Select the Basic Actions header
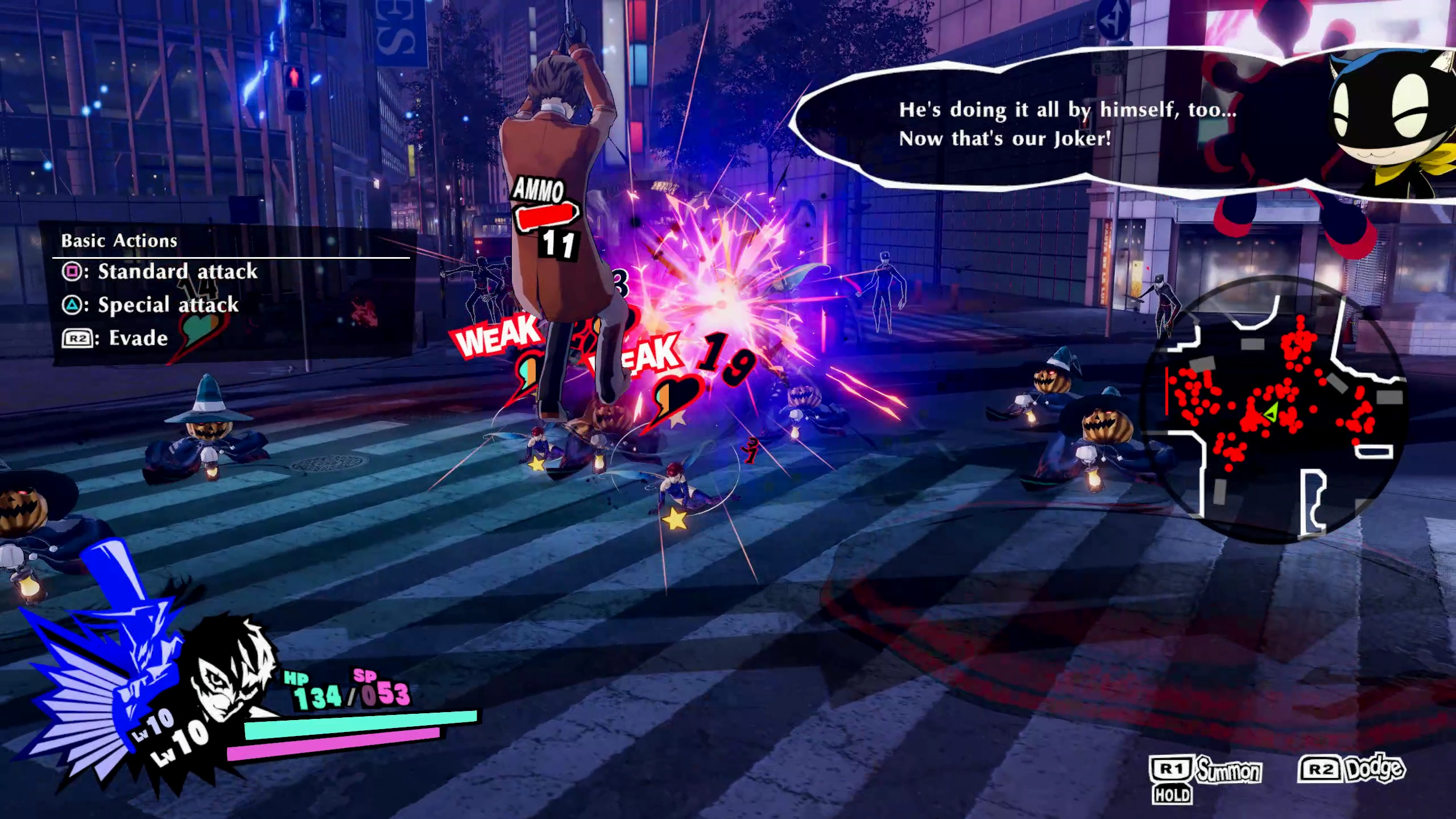This screenshot has width=1456, height=819. click(119, 240)
